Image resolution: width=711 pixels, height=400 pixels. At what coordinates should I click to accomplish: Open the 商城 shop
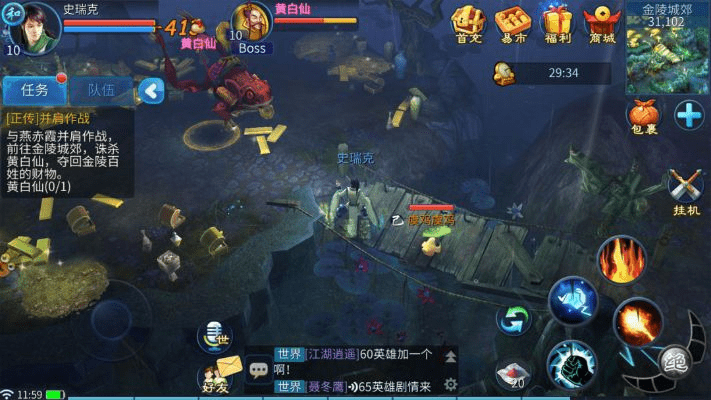coord(602,24)
